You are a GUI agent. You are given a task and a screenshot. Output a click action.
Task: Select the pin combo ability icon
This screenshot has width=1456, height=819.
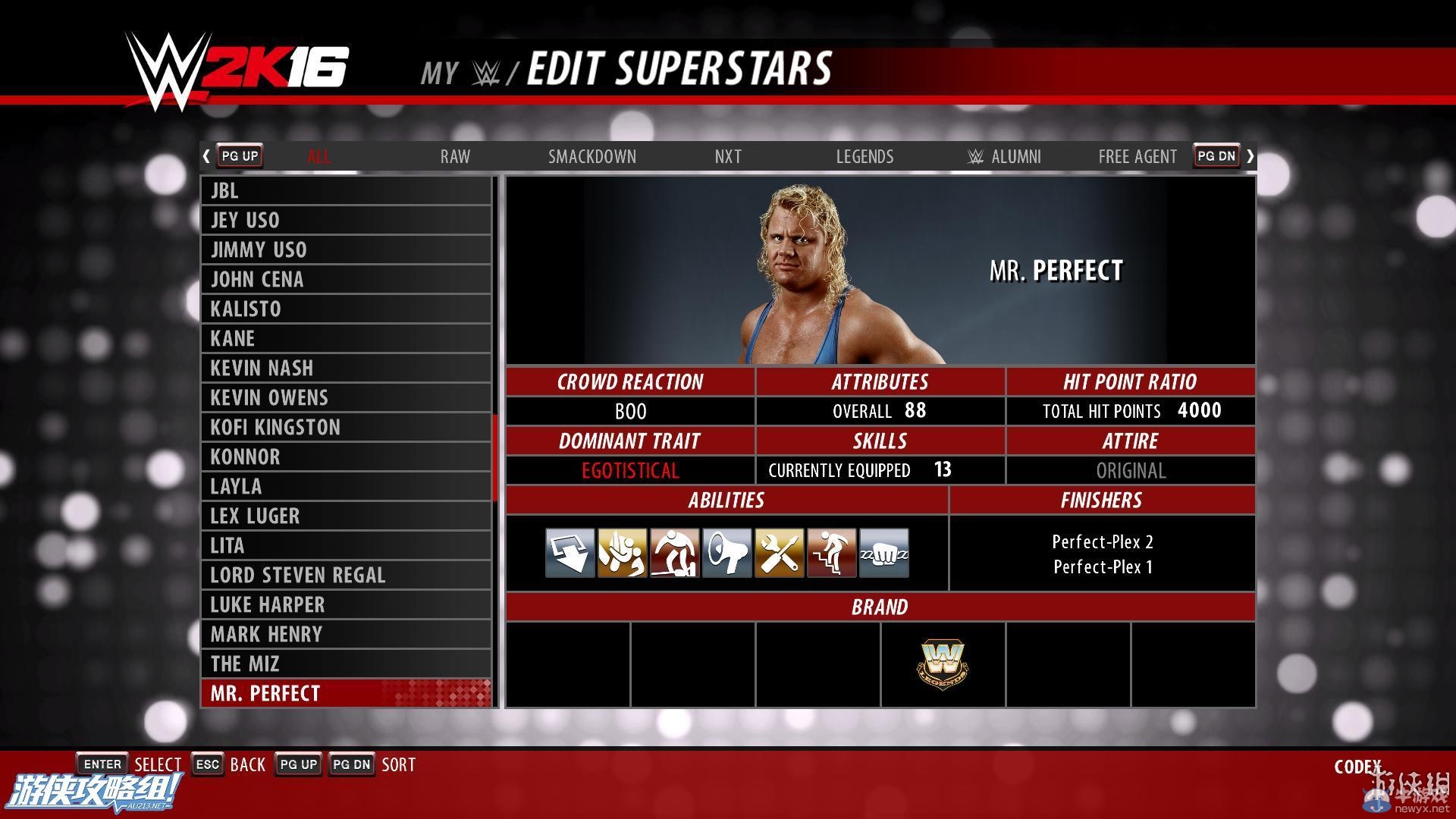pyautogui.click(x=676, y=552)
